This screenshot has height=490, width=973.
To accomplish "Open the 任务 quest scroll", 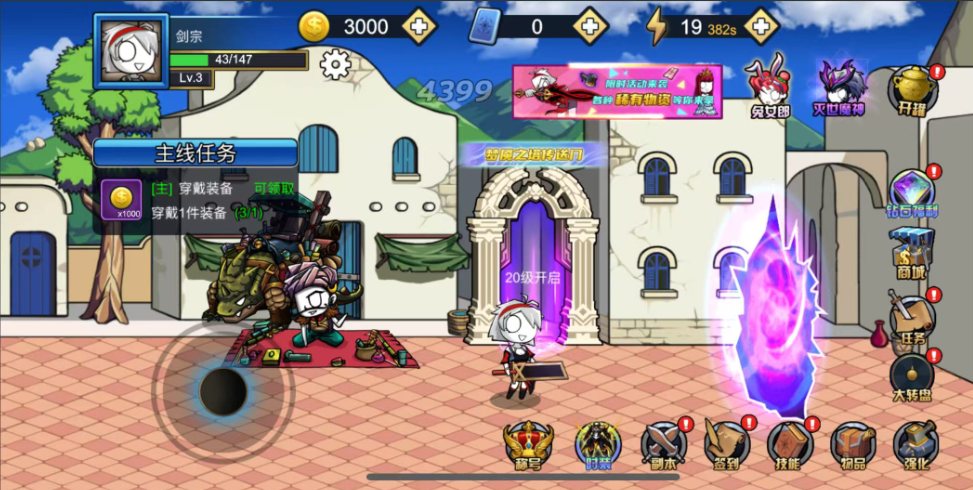I will (x=911, y=320).
